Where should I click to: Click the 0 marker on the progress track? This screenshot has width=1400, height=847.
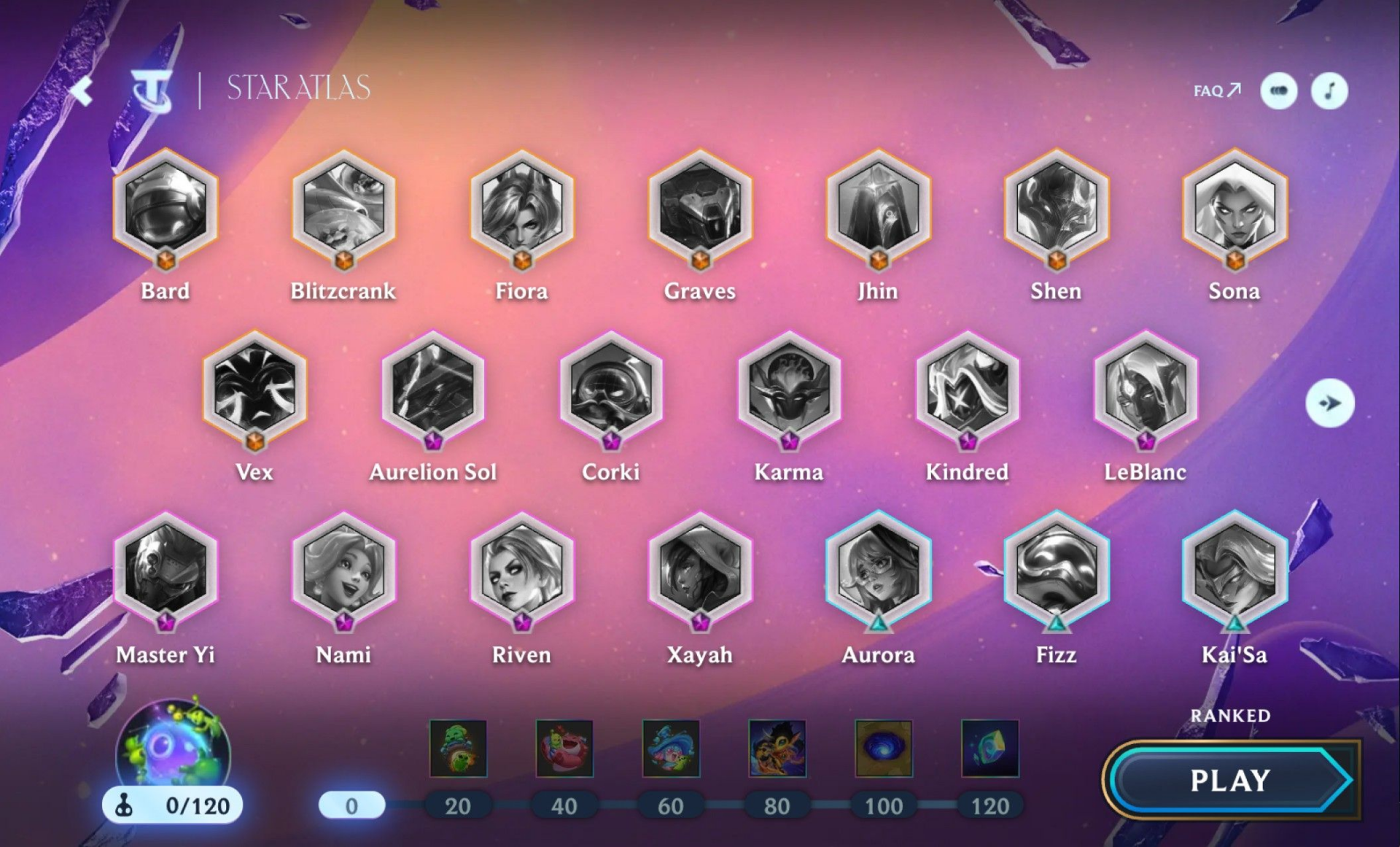click(x=352, y=805)
